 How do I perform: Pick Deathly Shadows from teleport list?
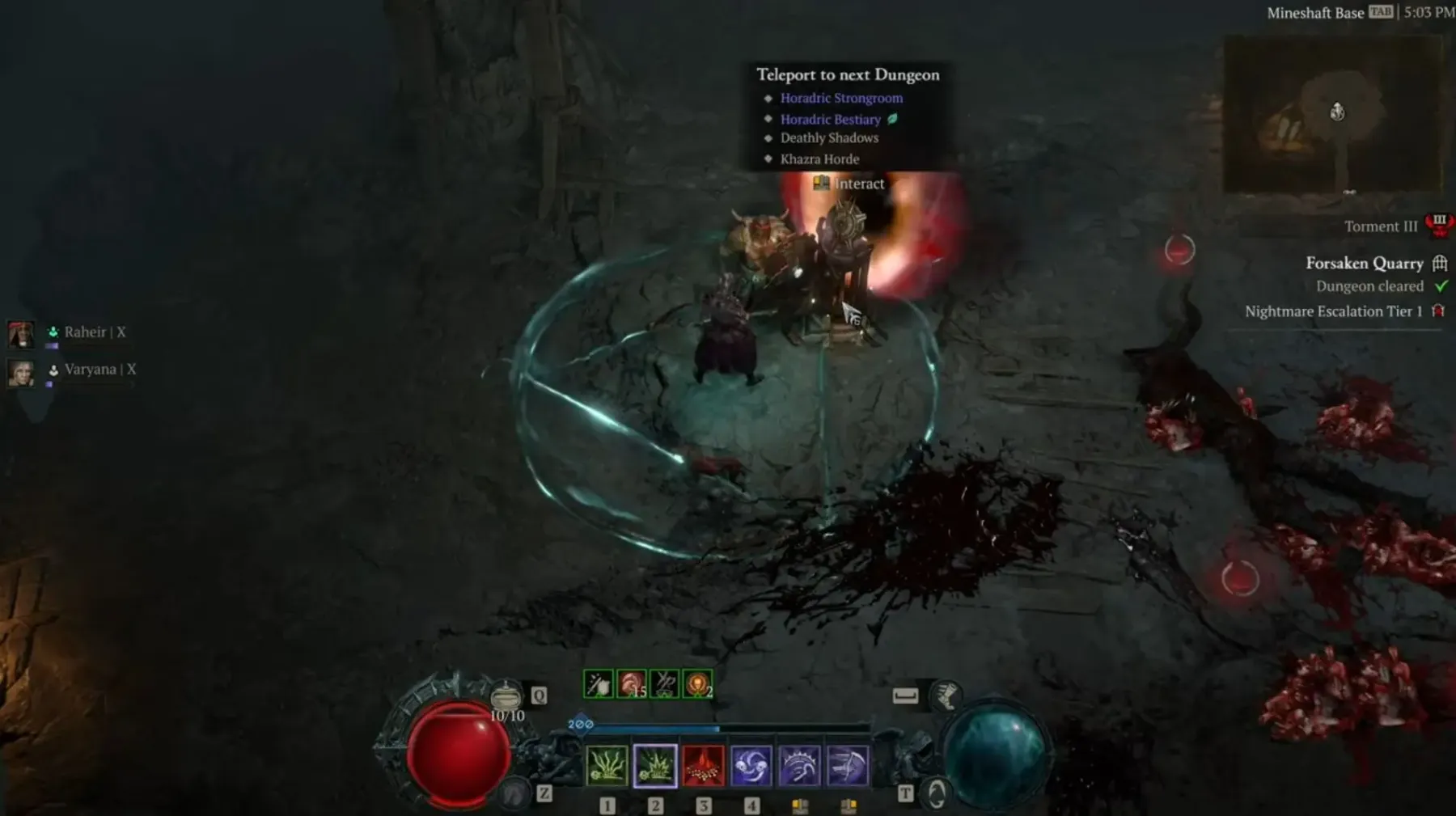(x=828, y=138)
